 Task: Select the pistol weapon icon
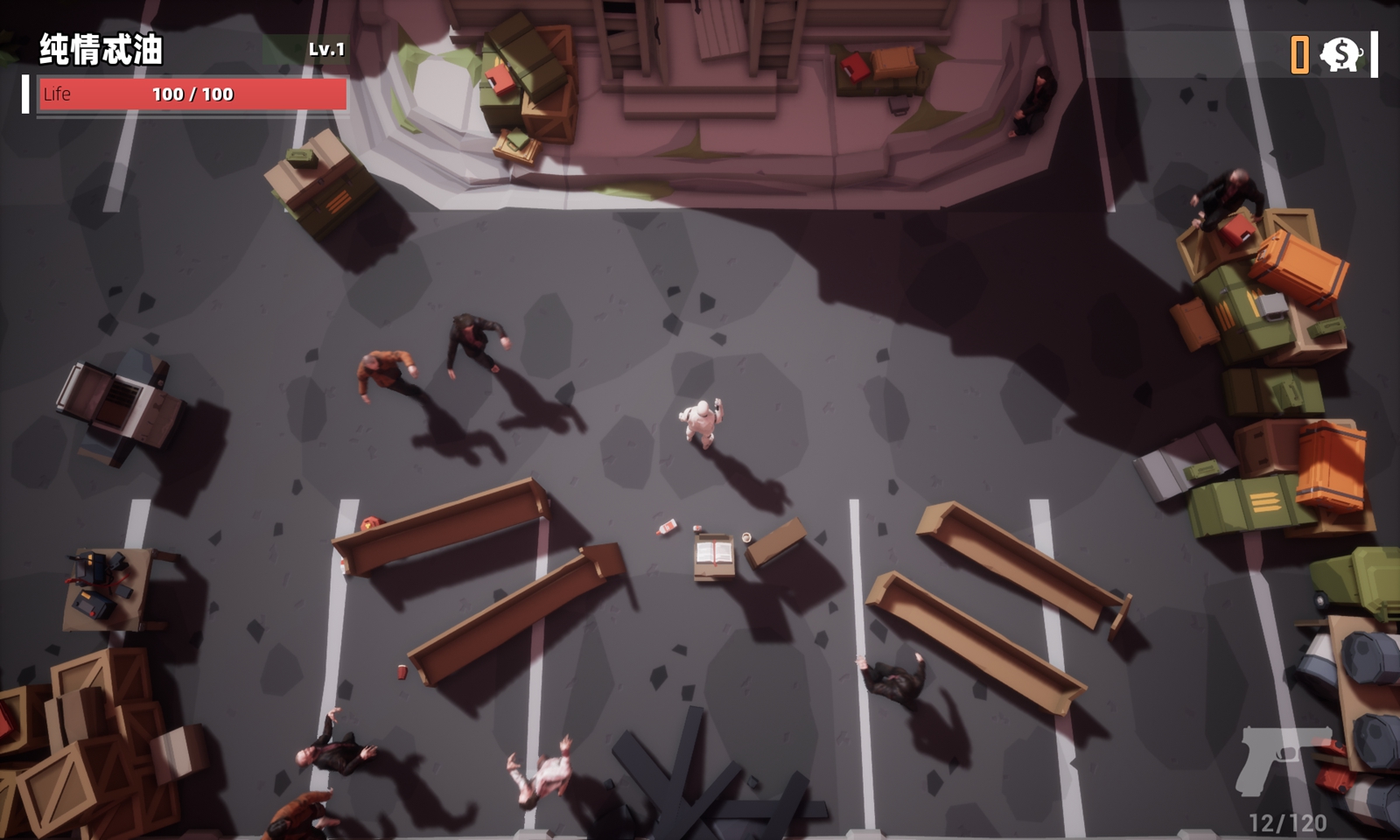[x=1280, y=759]
